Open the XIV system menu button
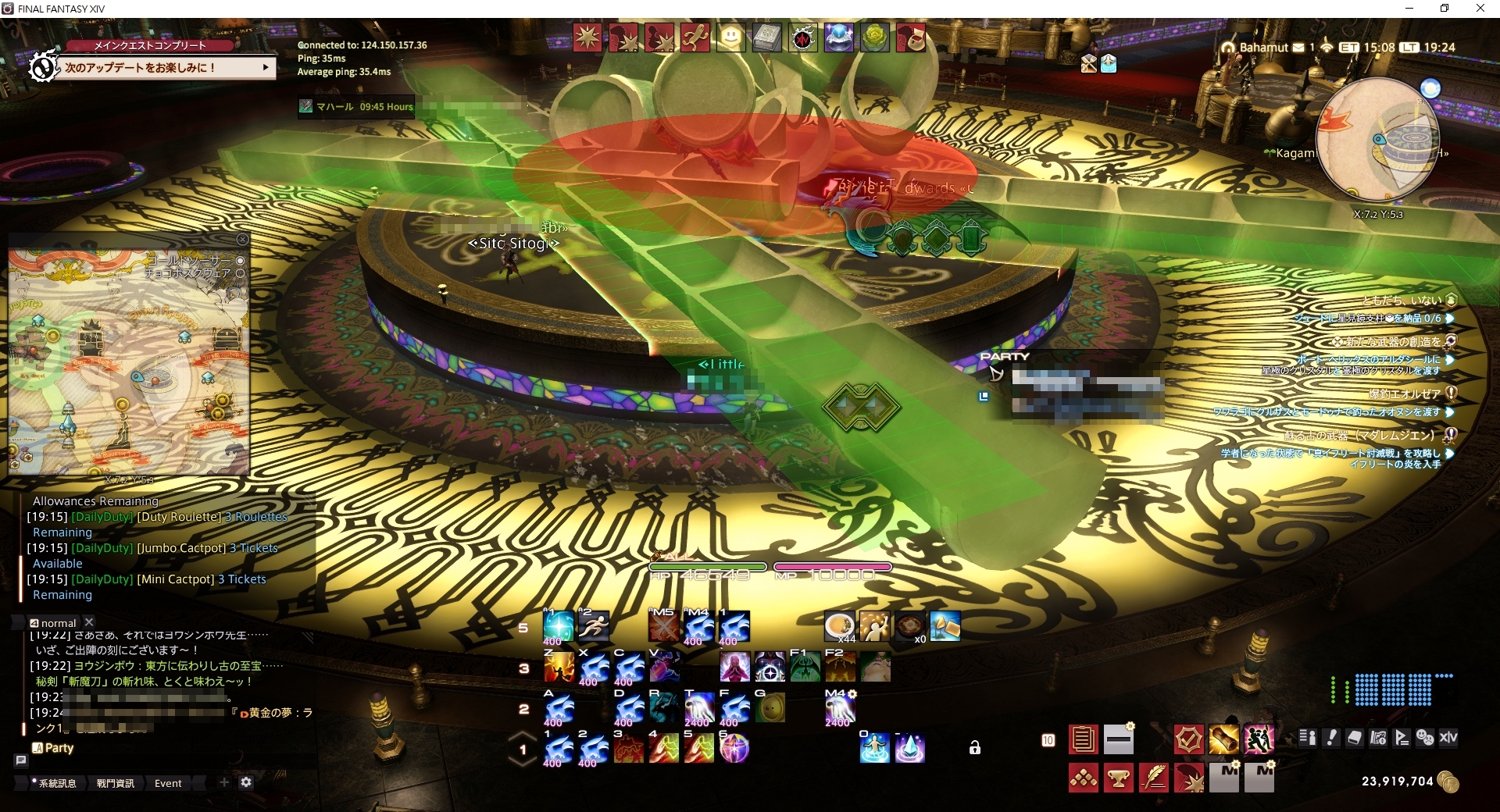 tap(1448, 738)
